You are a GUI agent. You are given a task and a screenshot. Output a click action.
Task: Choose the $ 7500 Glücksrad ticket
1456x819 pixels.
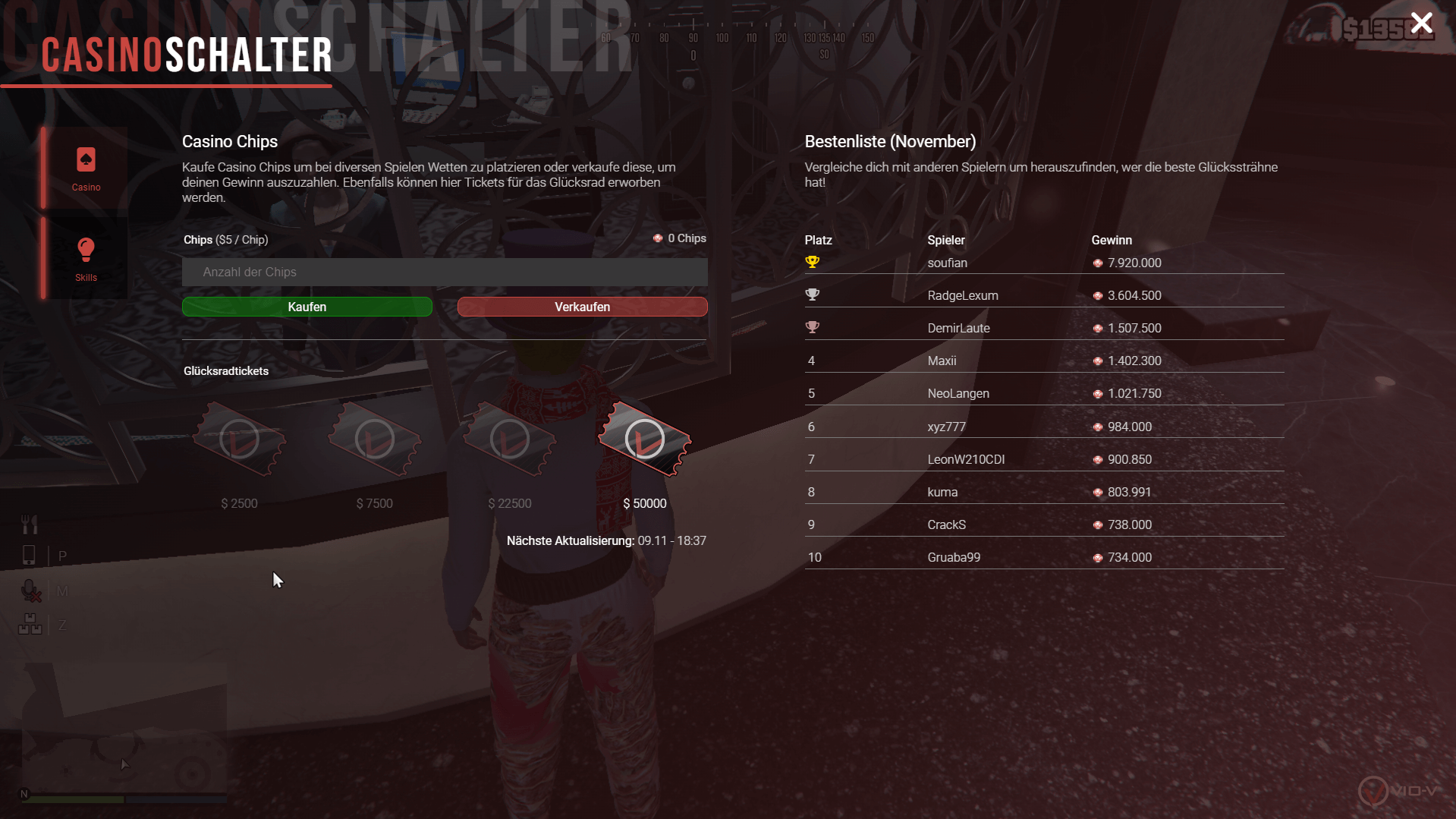[x=374, y=440]
